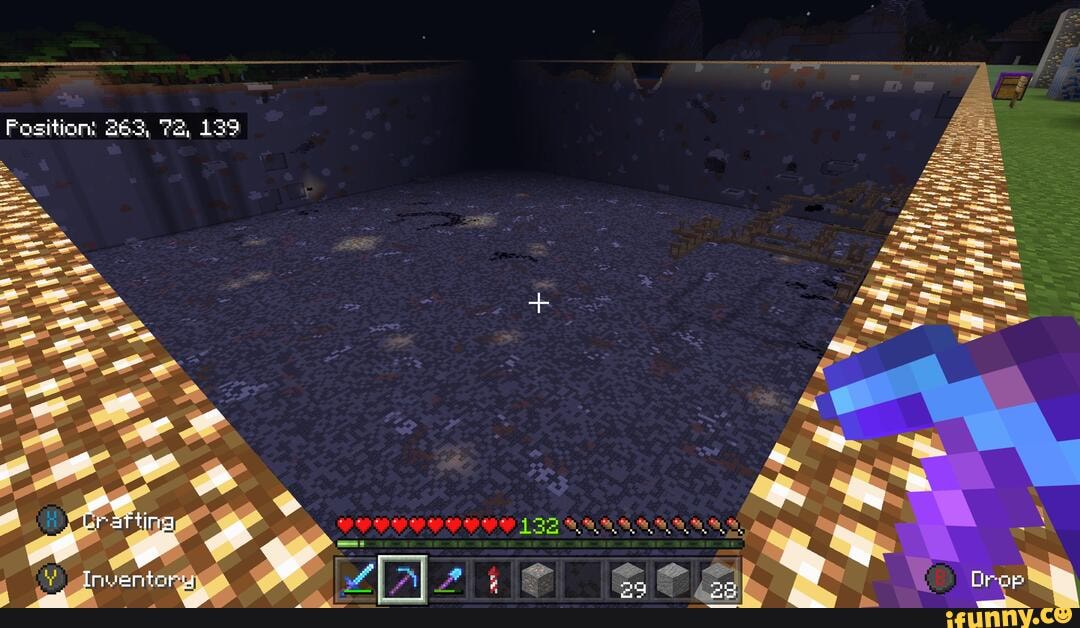Select the diamond sword hotbar slot
Image resolution: width=1080 pixels, height=628 pixels.
point(357,580)
